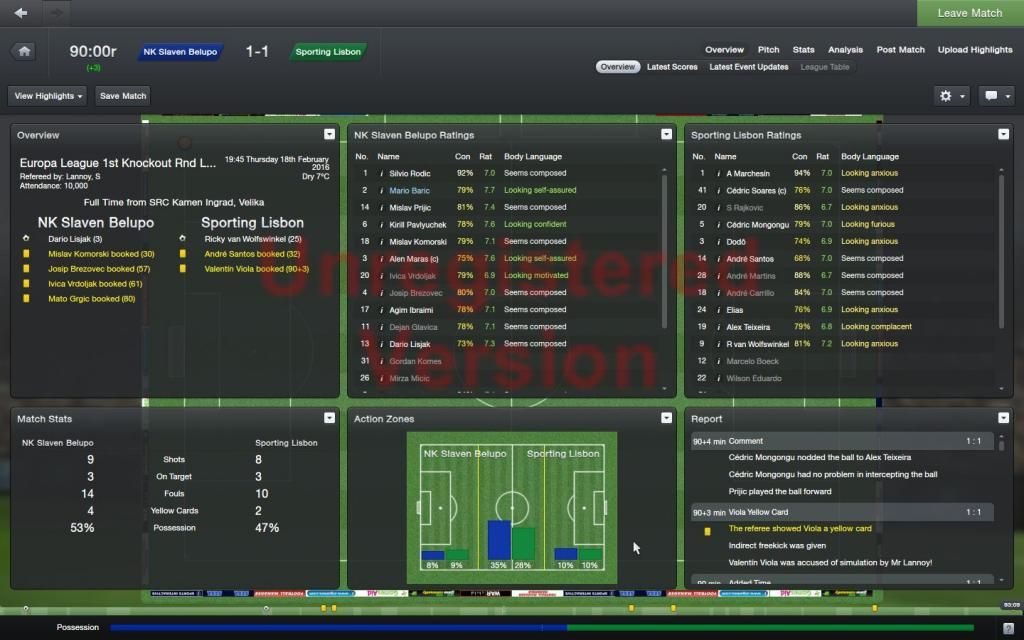The image size is (1024, 640).
Task: Switch to Latest Scores sub-tab
Action: 672,67
